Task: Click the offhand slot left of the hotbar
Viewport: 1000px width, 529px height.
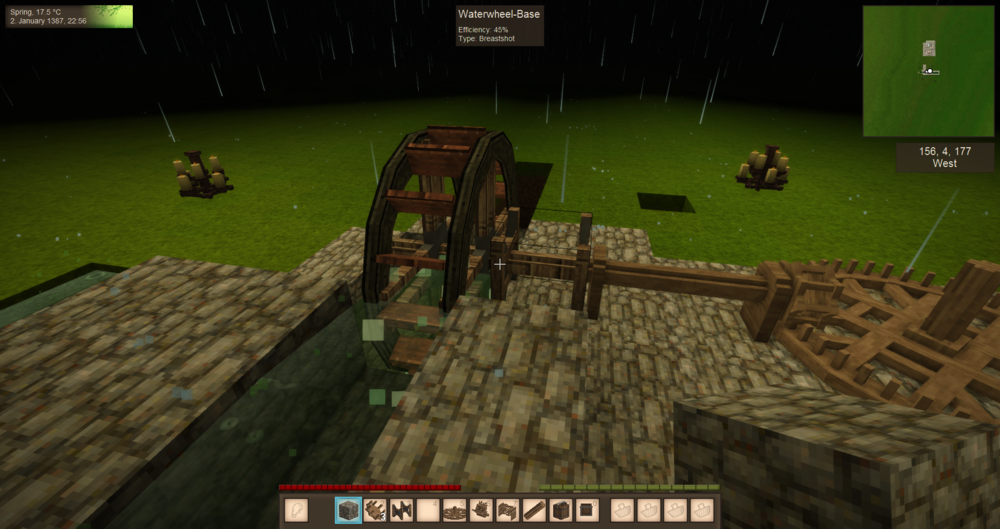Action: [296, 510]
